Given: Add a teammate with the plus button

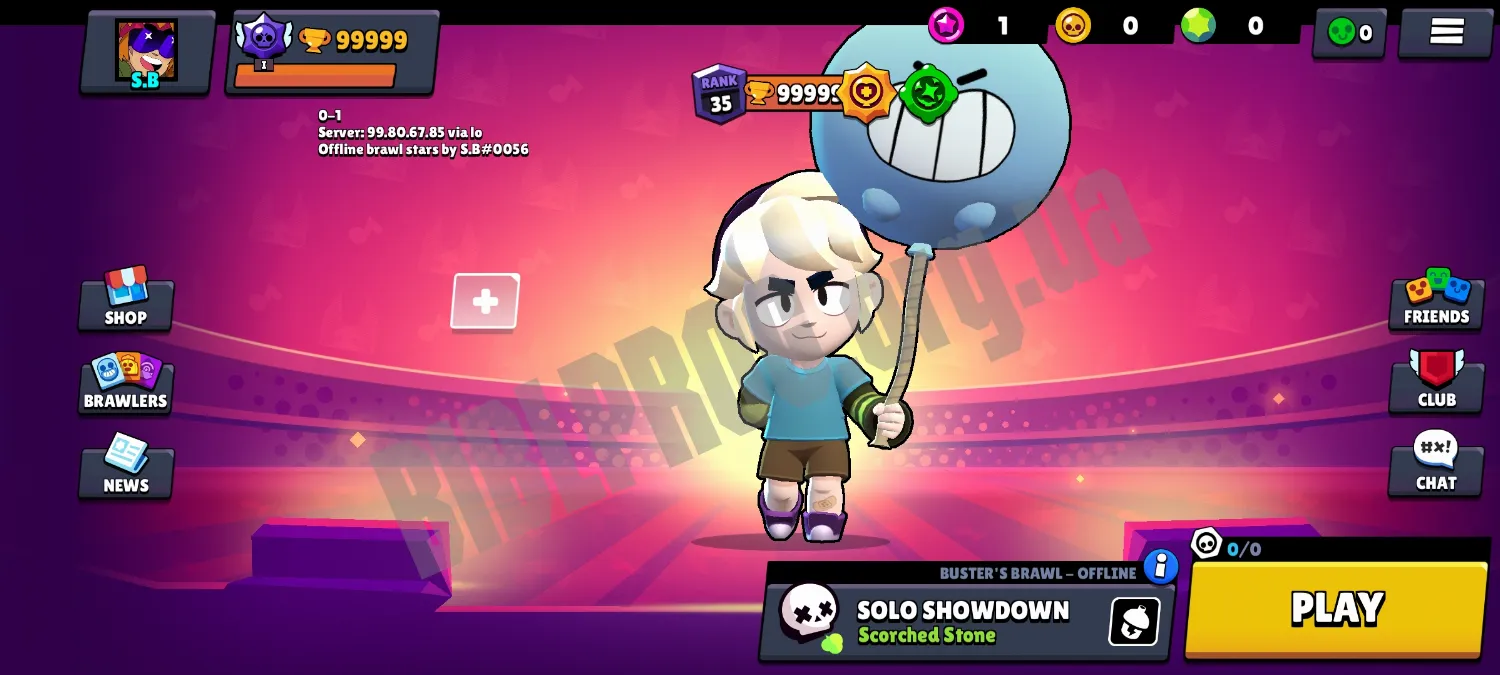Looking at the screenshot, I should (485, 301).
